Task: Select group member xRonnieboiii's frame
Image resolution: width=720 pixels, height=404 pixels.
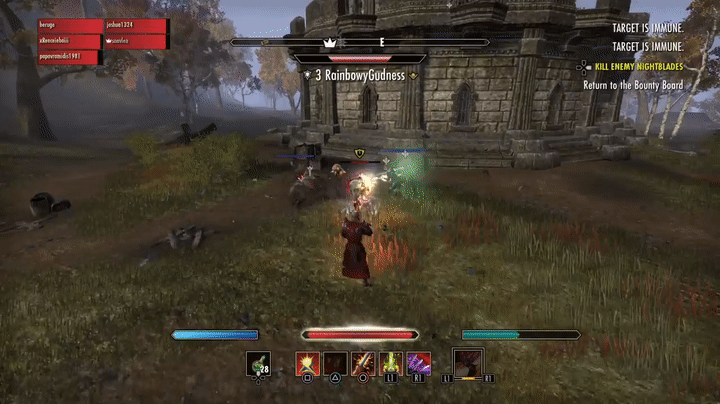Action: pos(69,42)
